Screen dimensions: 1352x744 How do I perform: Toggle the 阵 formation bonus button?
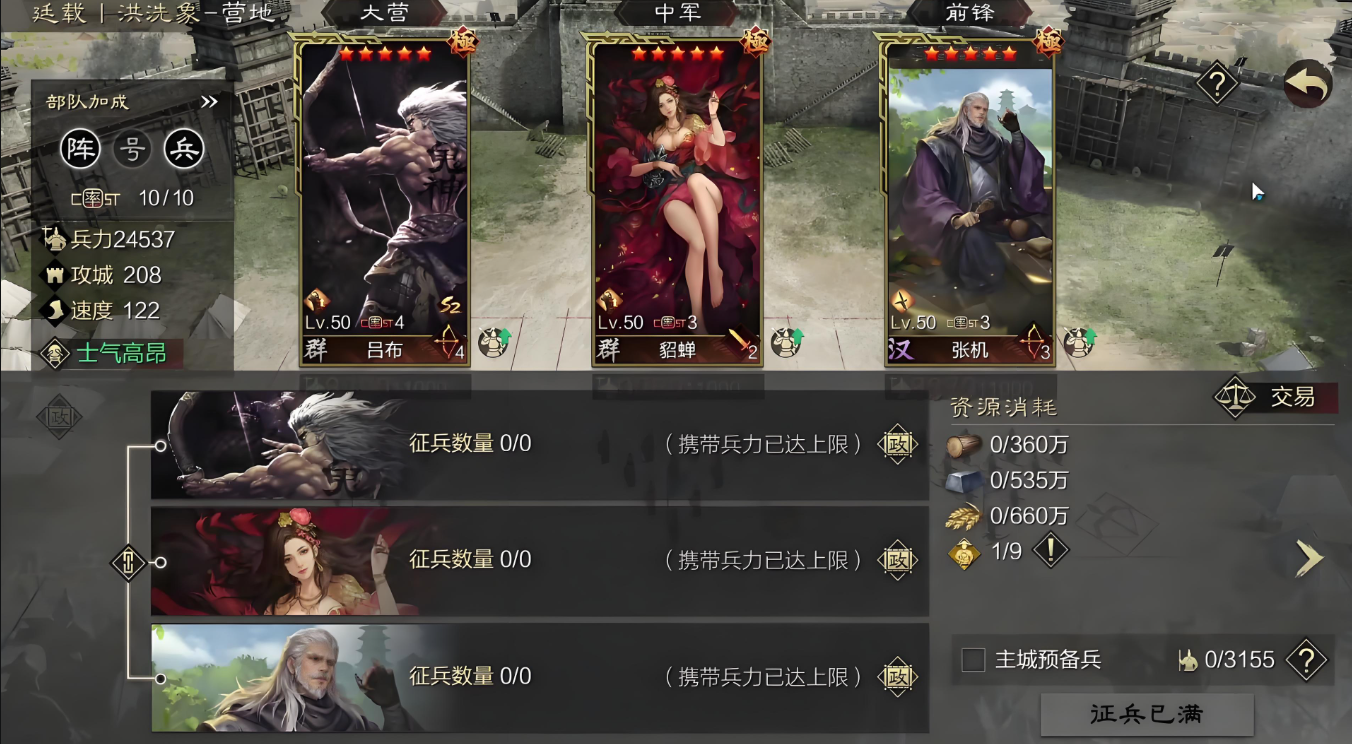tap(81, 148)
